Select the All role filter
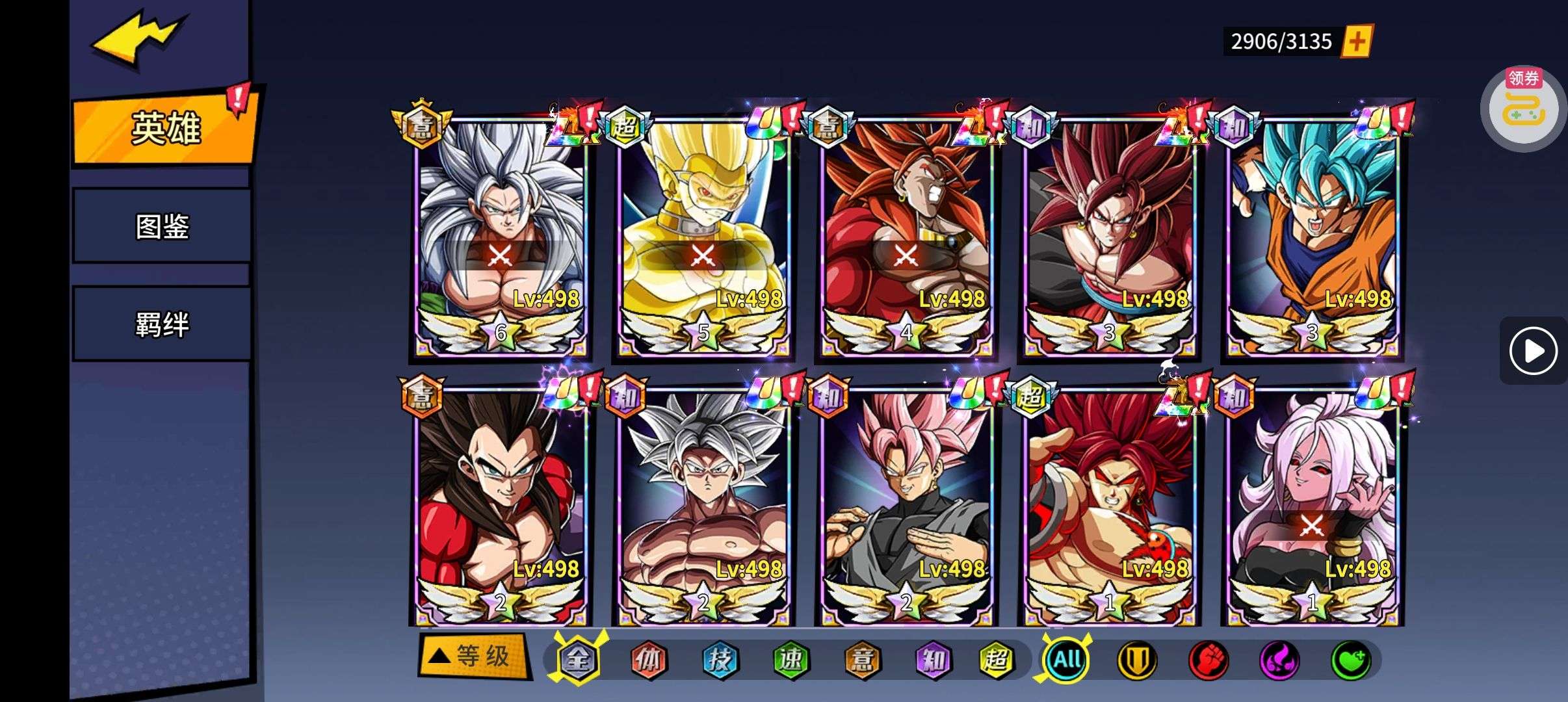The height and width of the screenshot is (702, 1568). click(x=1067, y=660)
